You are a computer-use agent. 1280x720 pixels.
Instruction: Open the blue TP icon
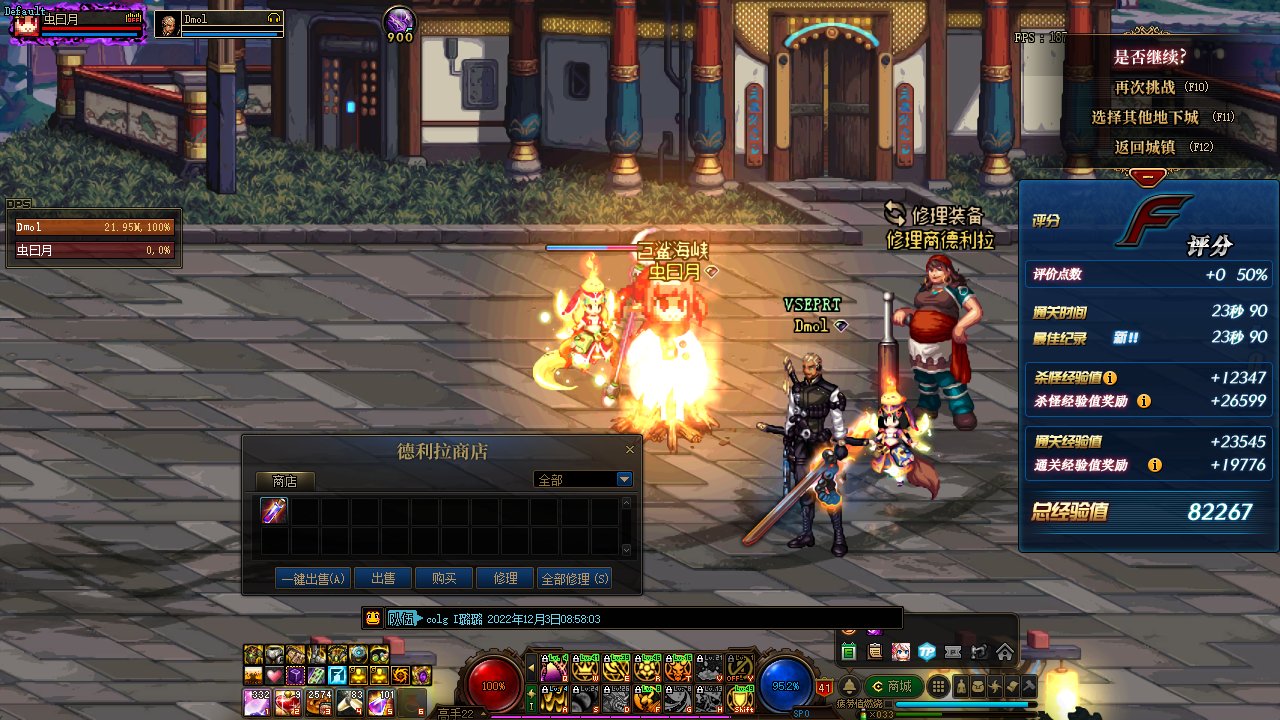click(x=927, y=652)
